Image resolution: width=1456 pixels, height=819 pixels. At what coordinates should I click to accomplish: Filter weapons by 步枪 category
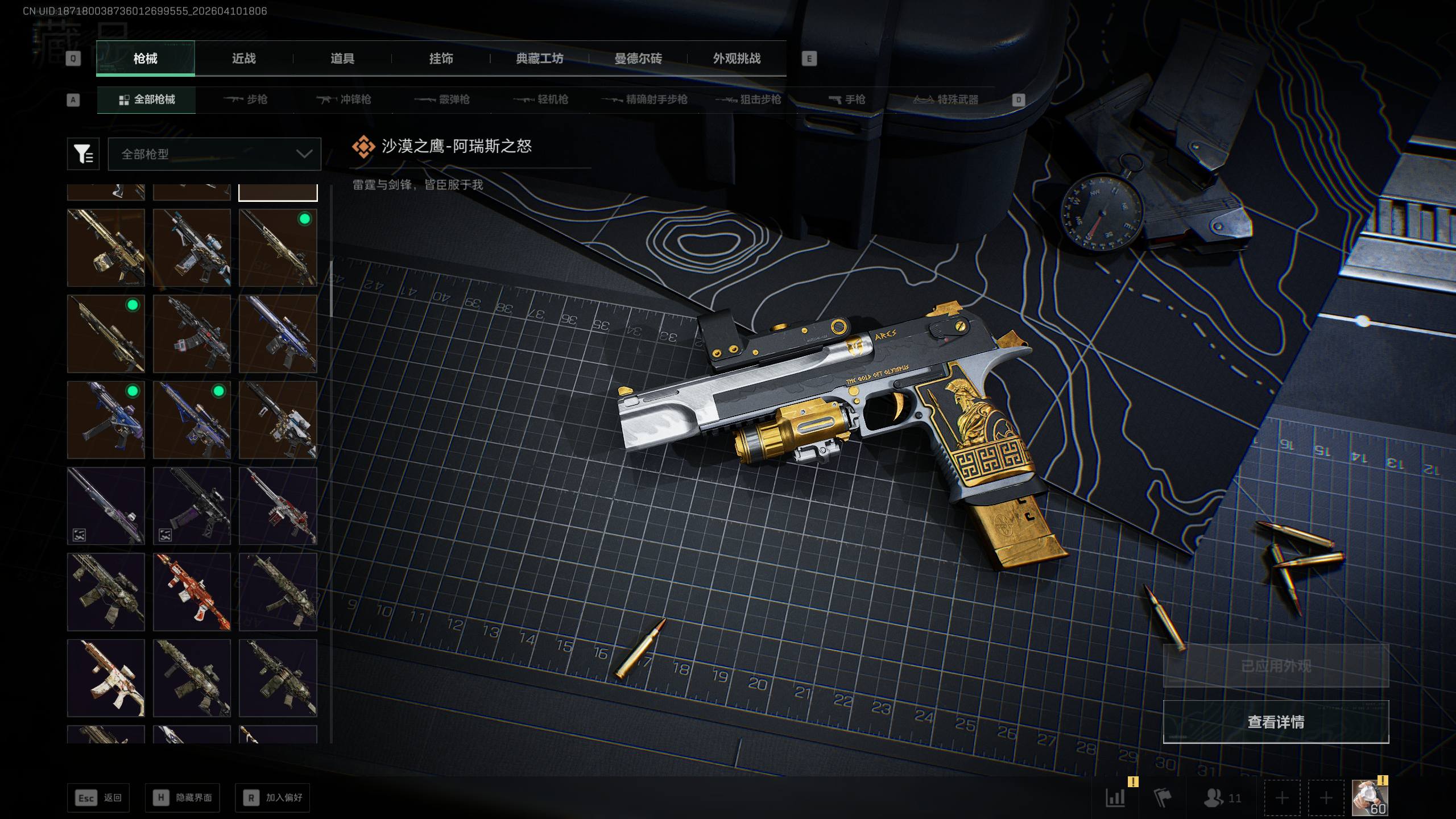pos(246,100)
